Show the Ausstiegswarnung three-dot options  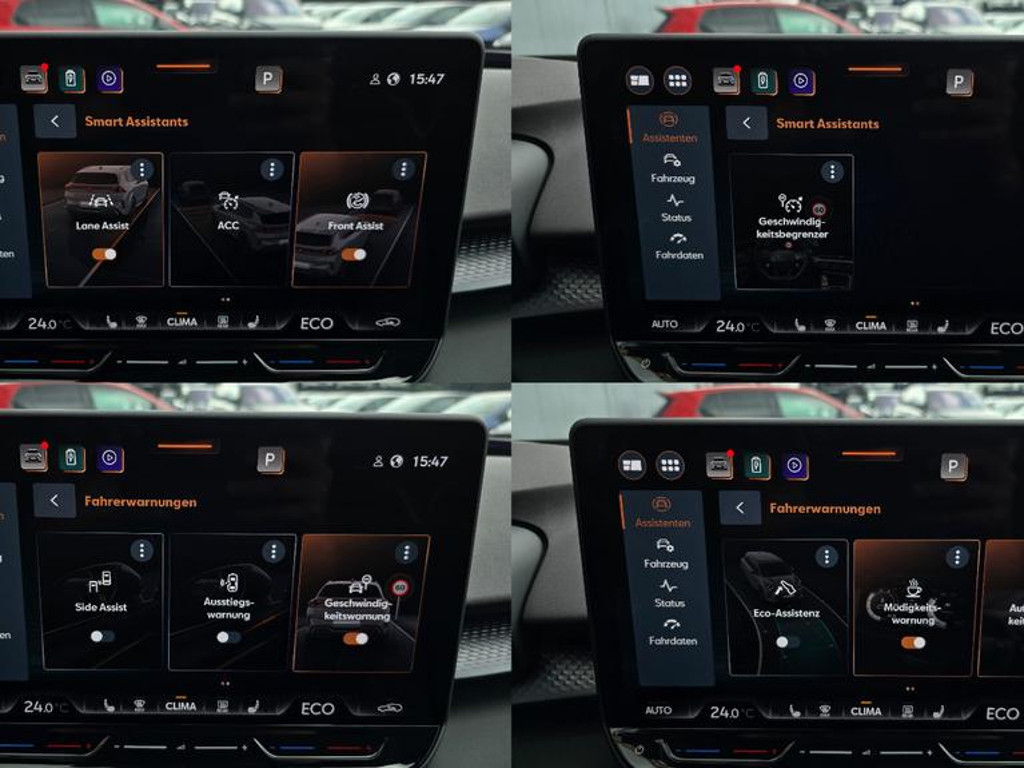click(273, 551)
